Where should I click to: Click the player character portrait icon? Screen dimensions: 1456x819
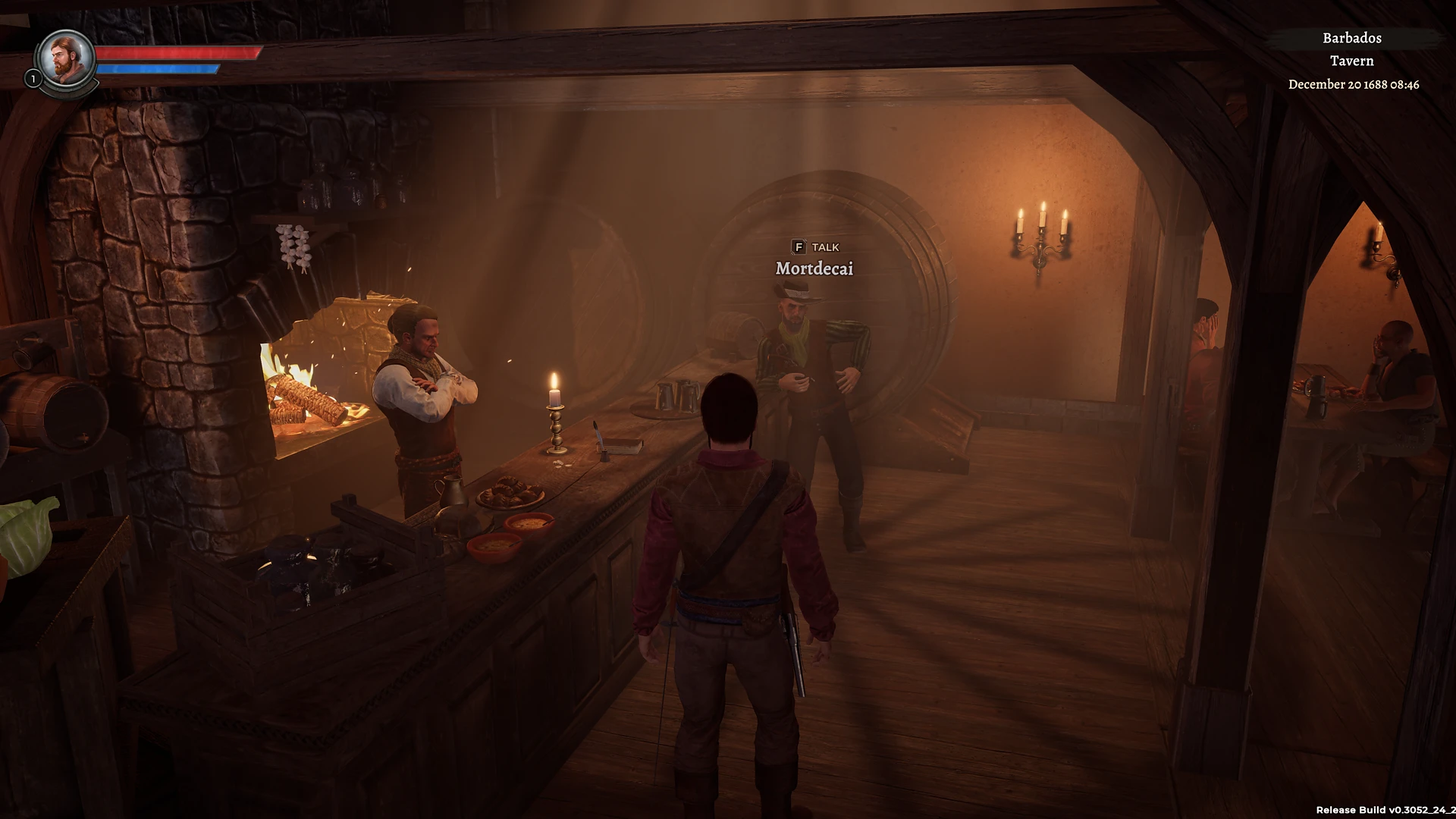[64, 61]
